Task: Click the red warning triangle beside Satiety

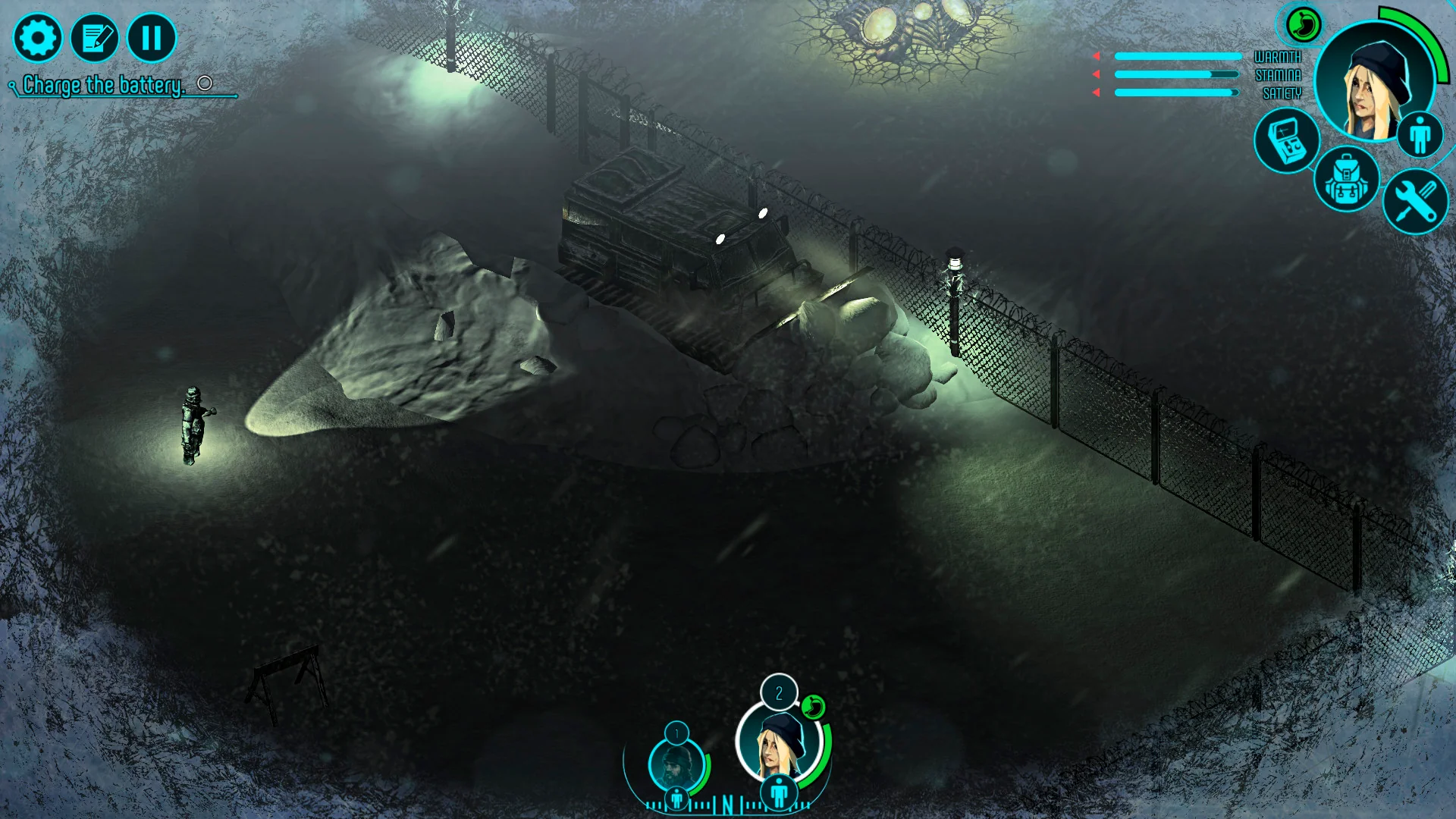Action: pos(1096,91)
